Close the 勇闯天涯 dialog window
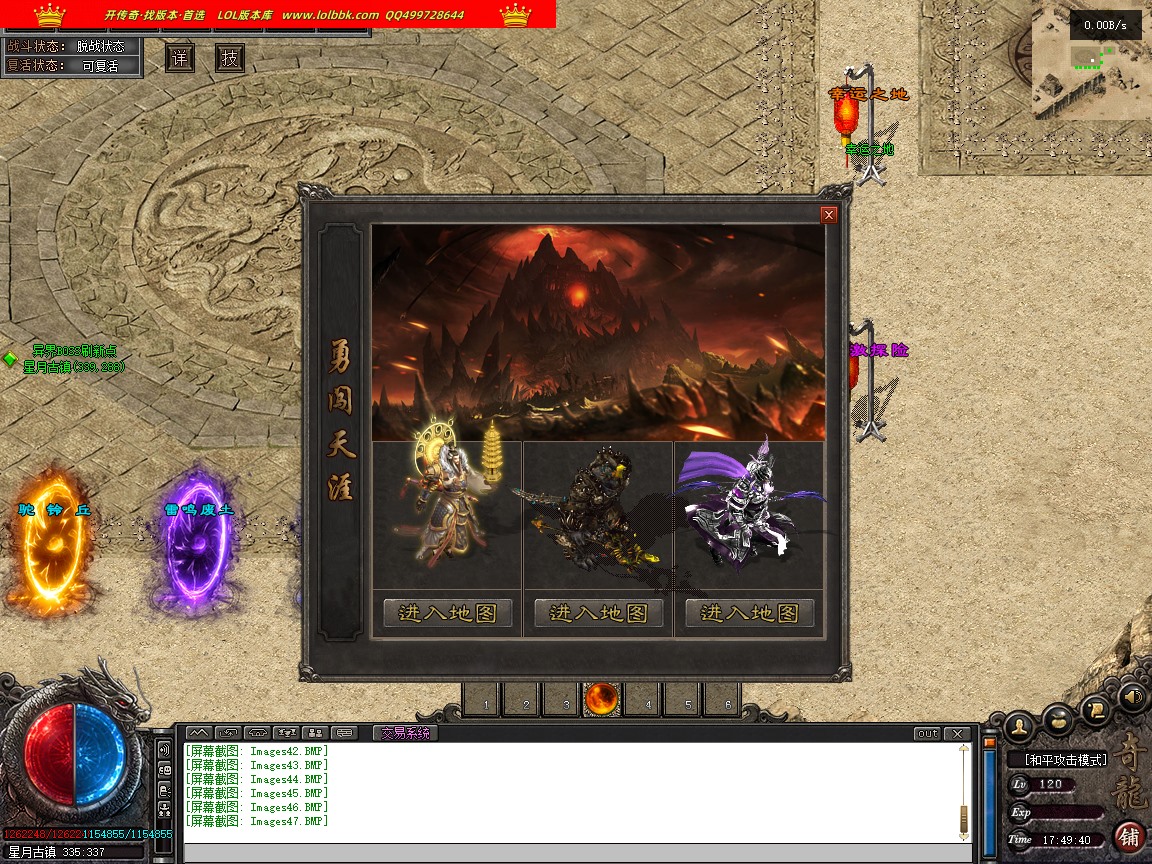The width and height of the screenshot is (1152, 864). coord(828,215)
